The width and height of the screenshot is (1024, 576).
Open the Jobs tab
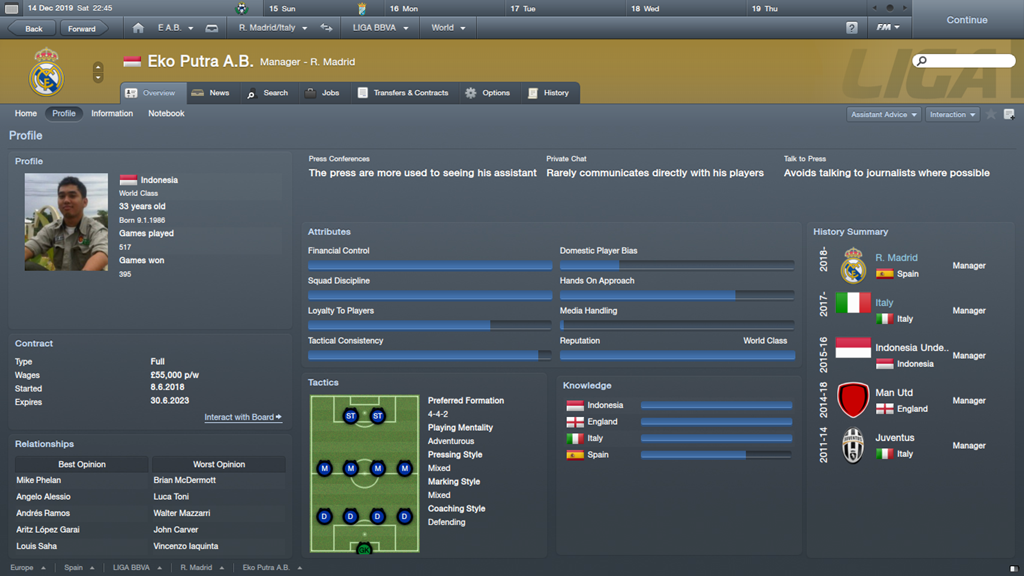[322, 93]
